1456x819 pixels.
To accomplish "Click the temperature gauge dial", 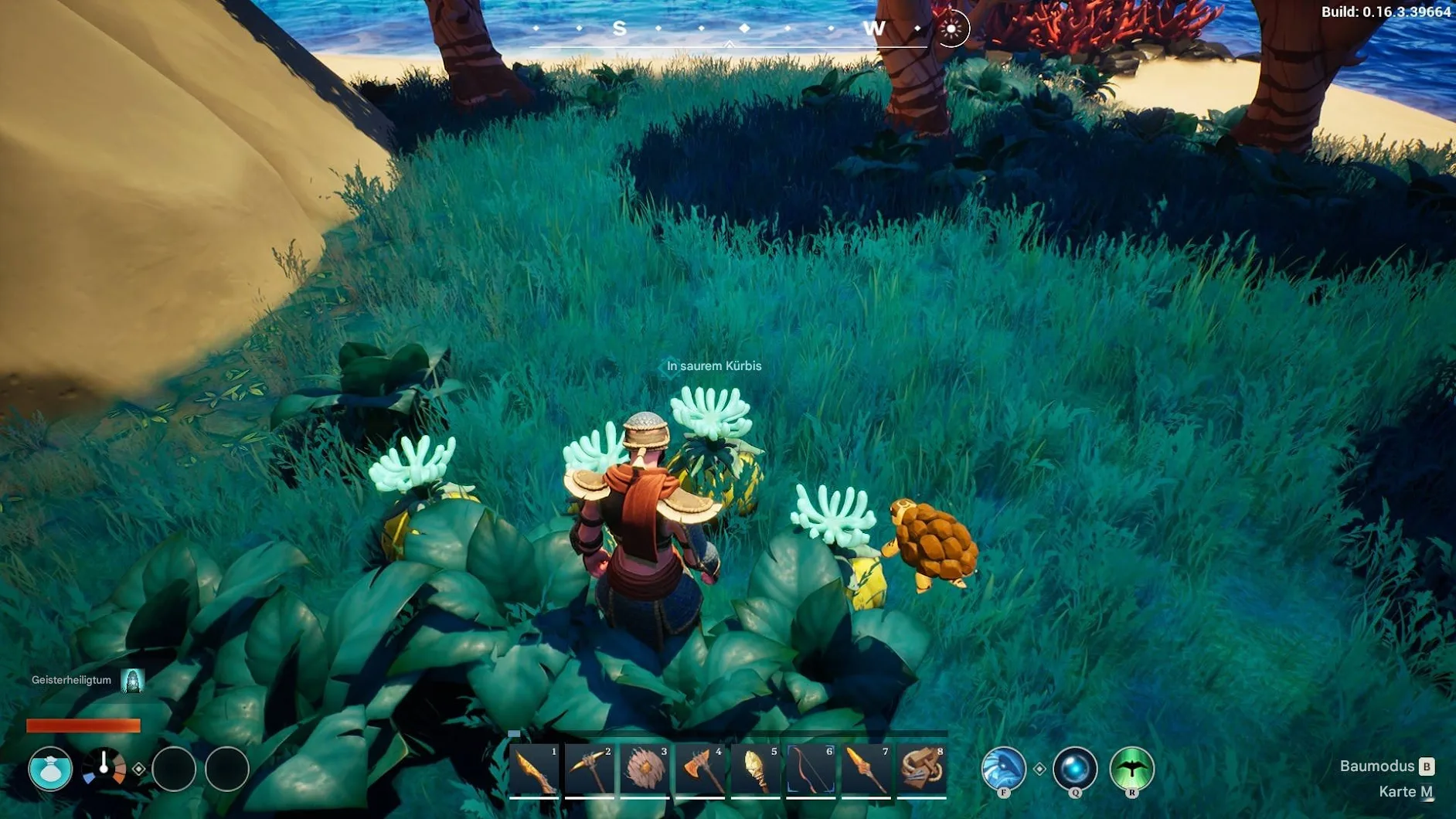I will point(104,768).
